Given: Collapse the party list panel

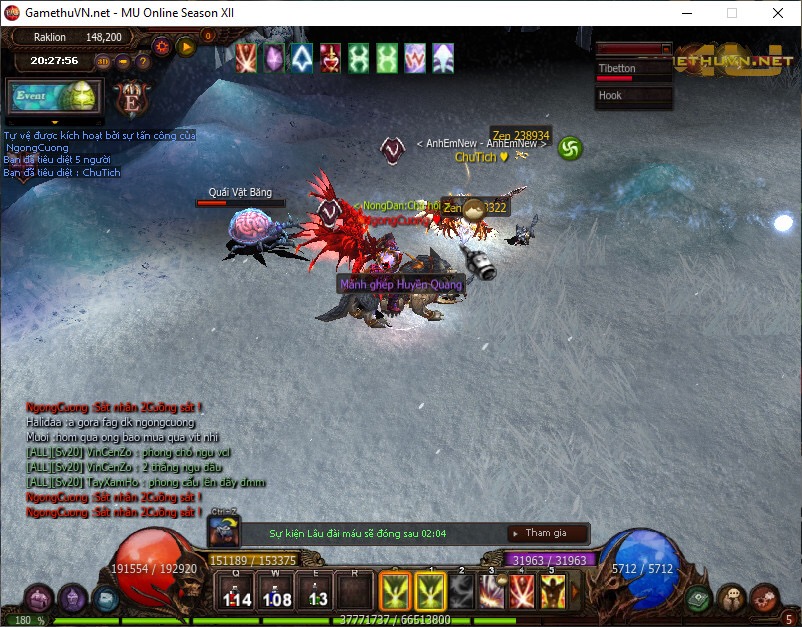Looking at the screenshot, I should (667, 48).
